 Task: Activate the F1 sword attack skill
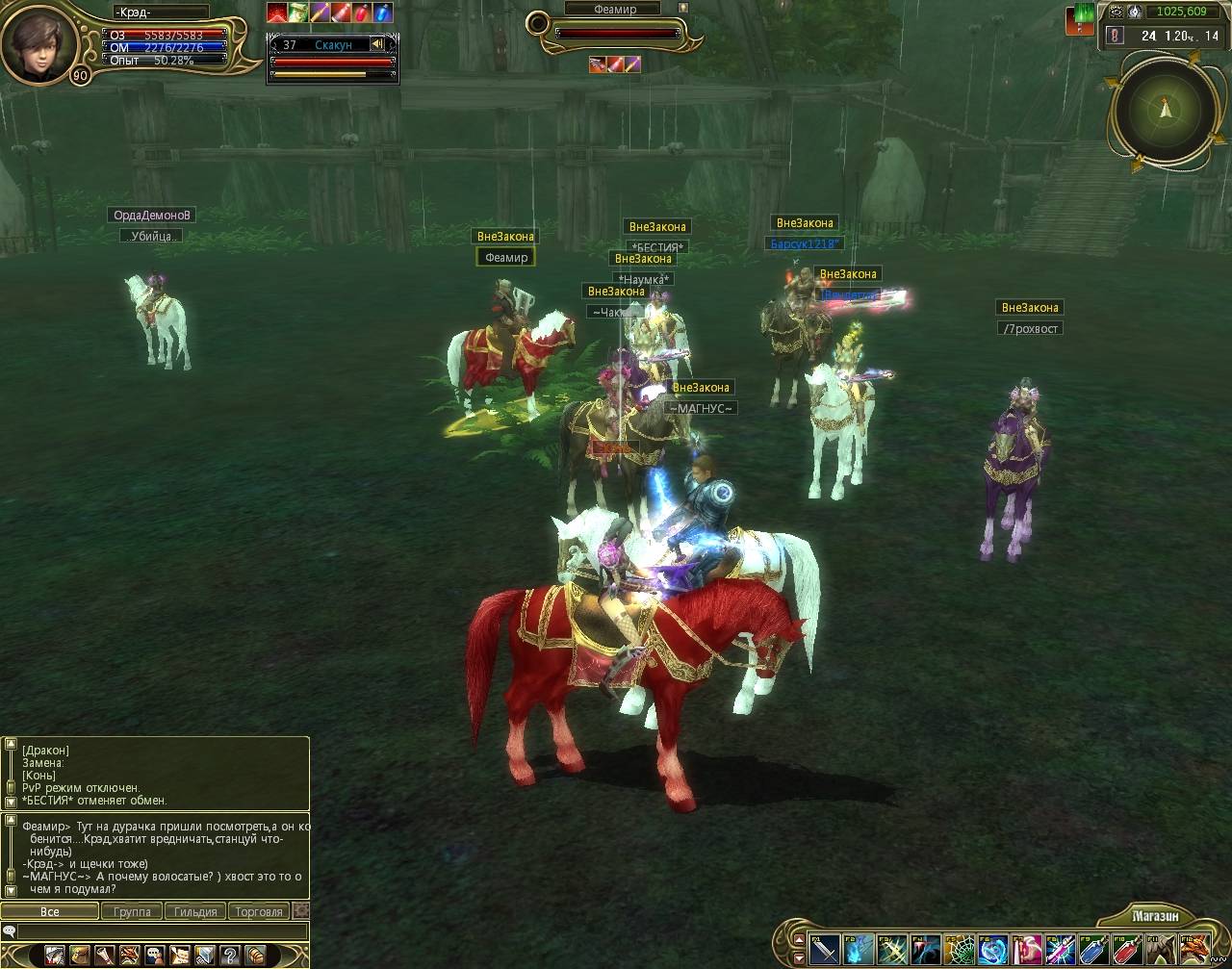click(825, 950)
